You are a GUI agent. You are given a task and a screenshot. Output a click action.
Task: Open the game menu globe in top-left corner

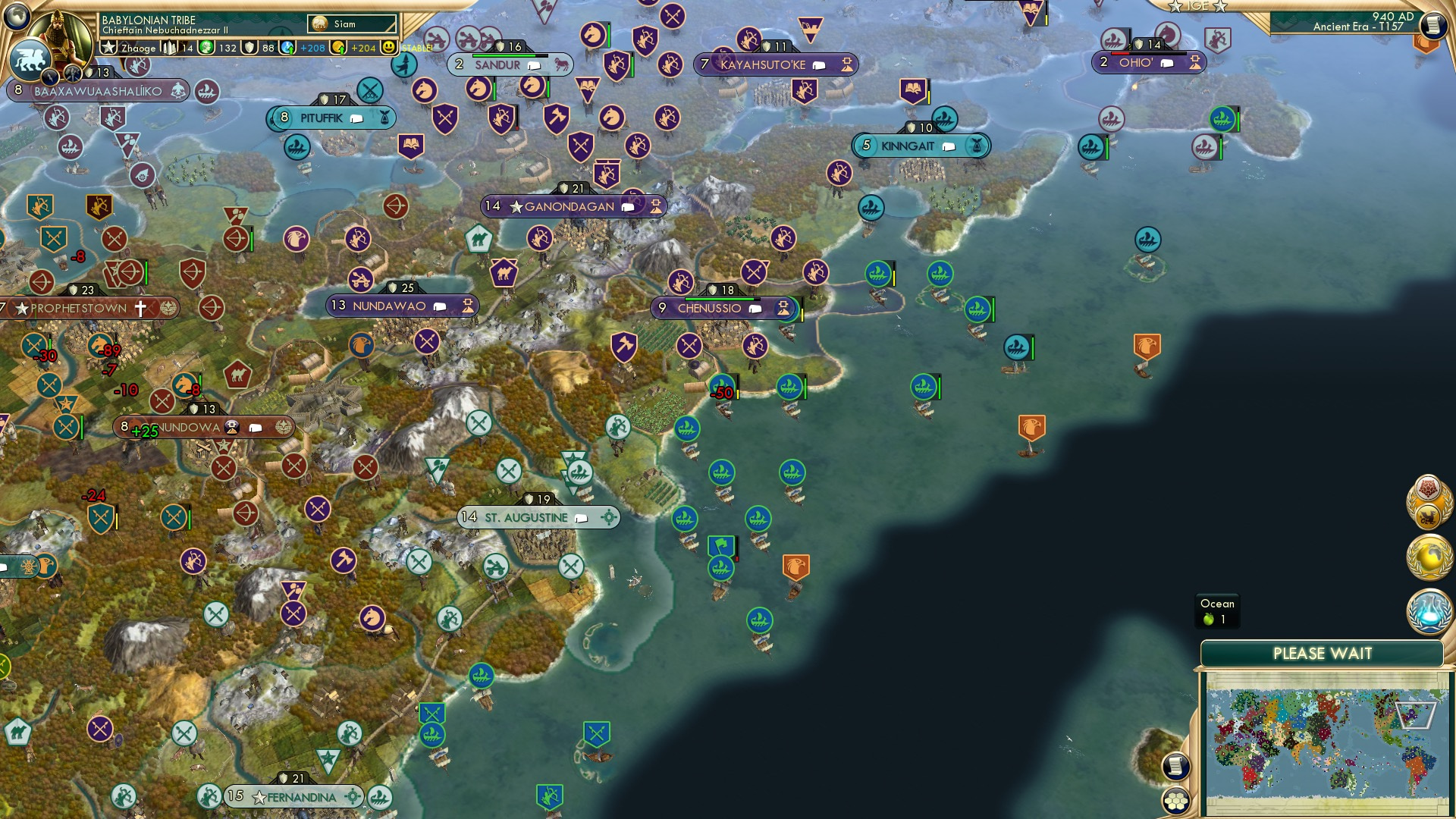[x=17, y=15]
